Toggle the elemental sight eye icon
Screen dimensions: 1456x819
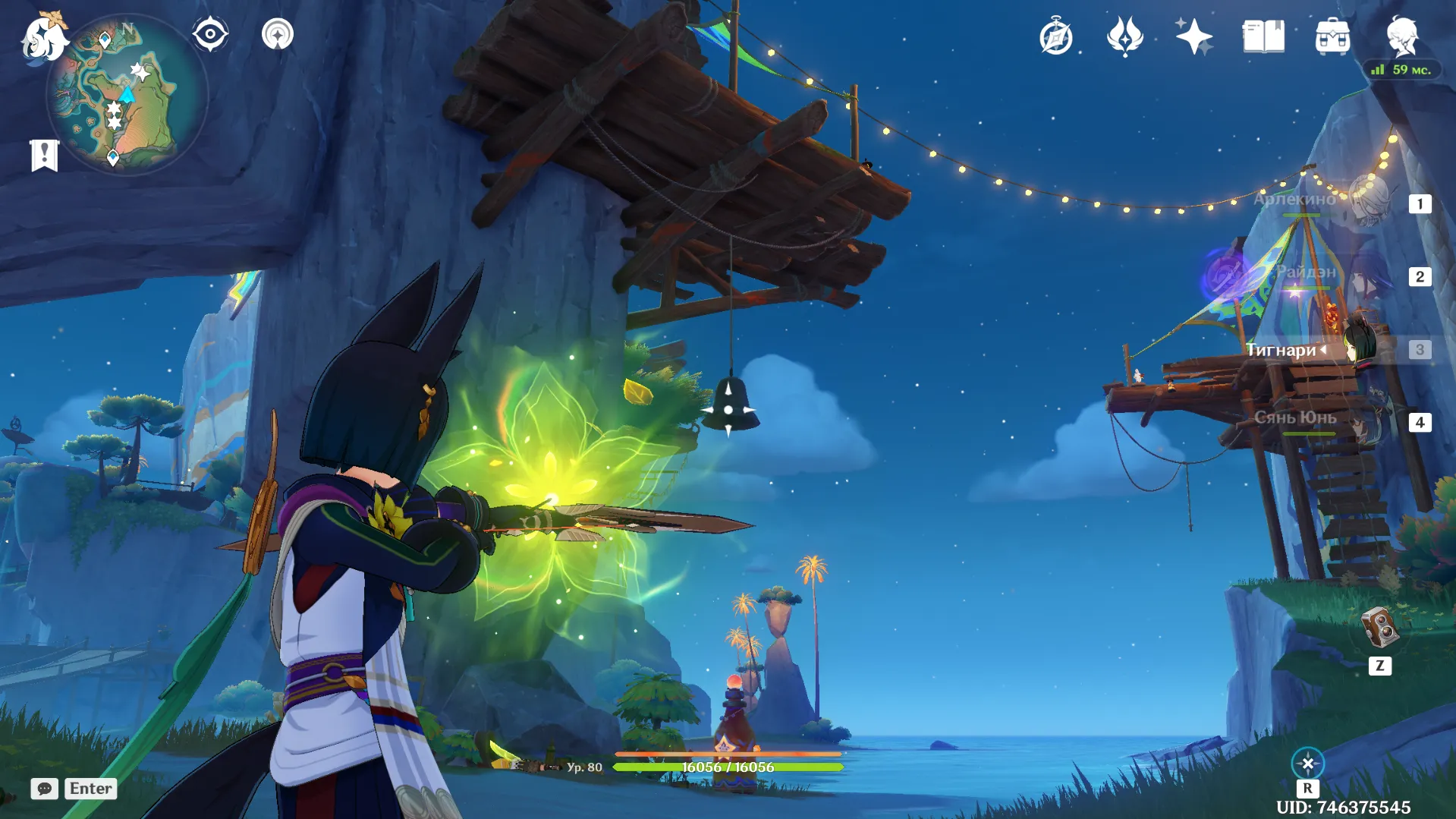(x=210, y=35)
